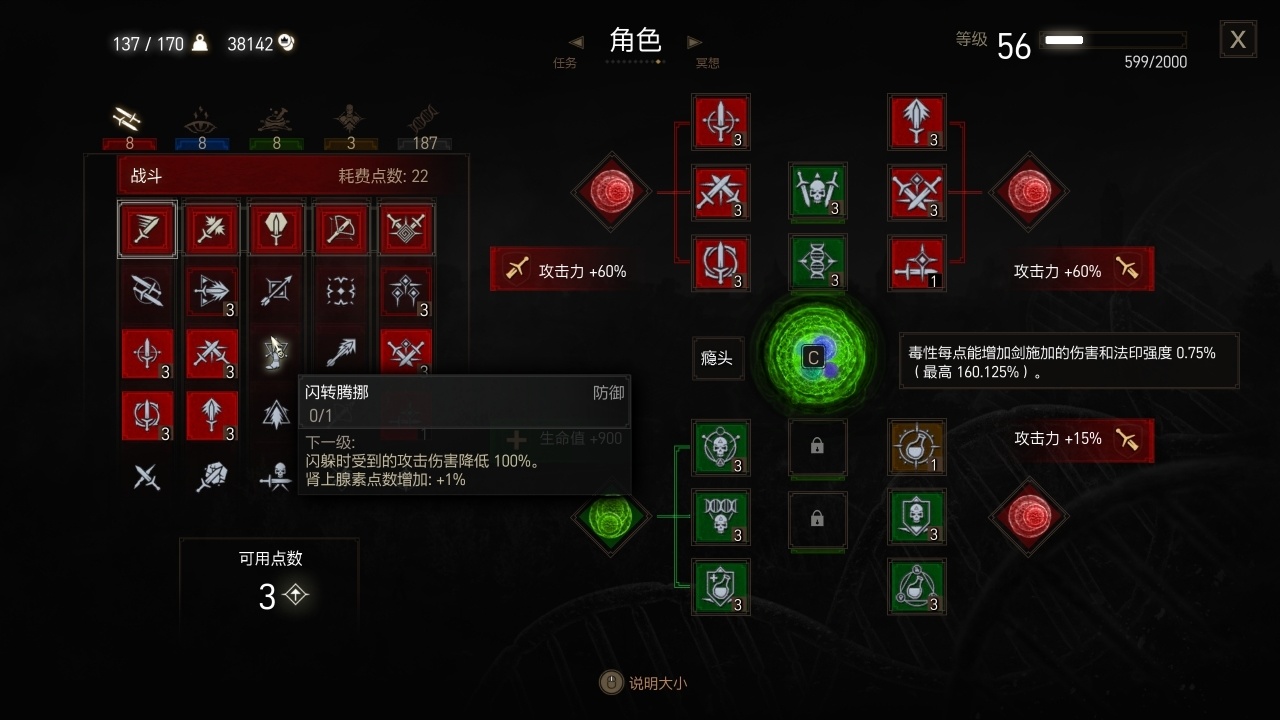This screenshot has width=1280, height=720.
Task: Click a padlocked skill slot
Action: tap(818, 448)
